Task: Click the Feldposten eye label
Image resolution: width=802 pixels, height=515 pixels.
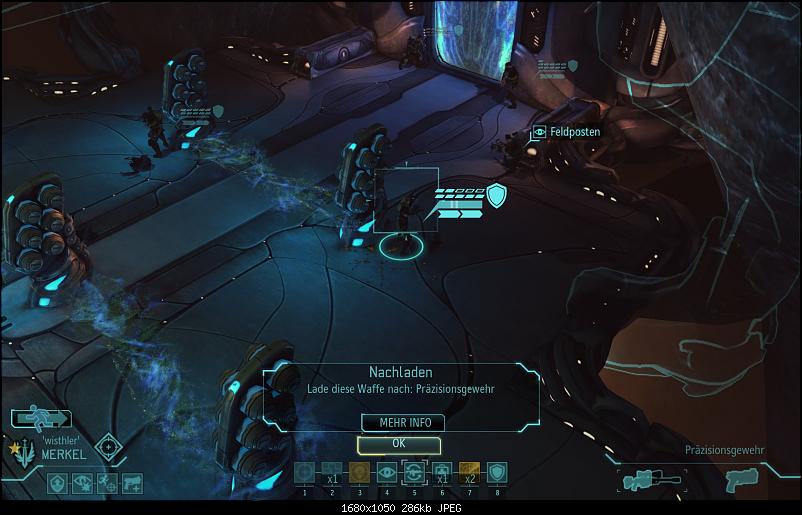Action: [x=567, y=132]
